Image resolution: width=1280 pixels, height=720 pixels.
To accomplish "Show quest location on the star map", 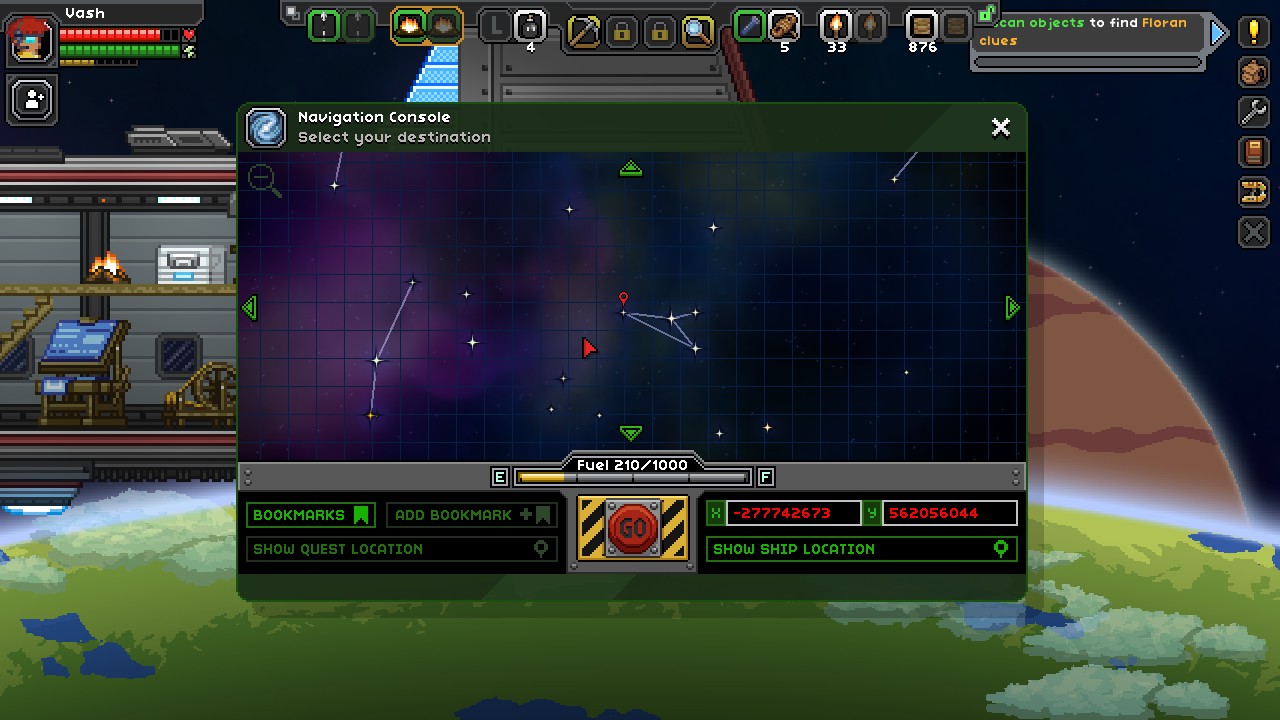I will [x=401, y=549].
